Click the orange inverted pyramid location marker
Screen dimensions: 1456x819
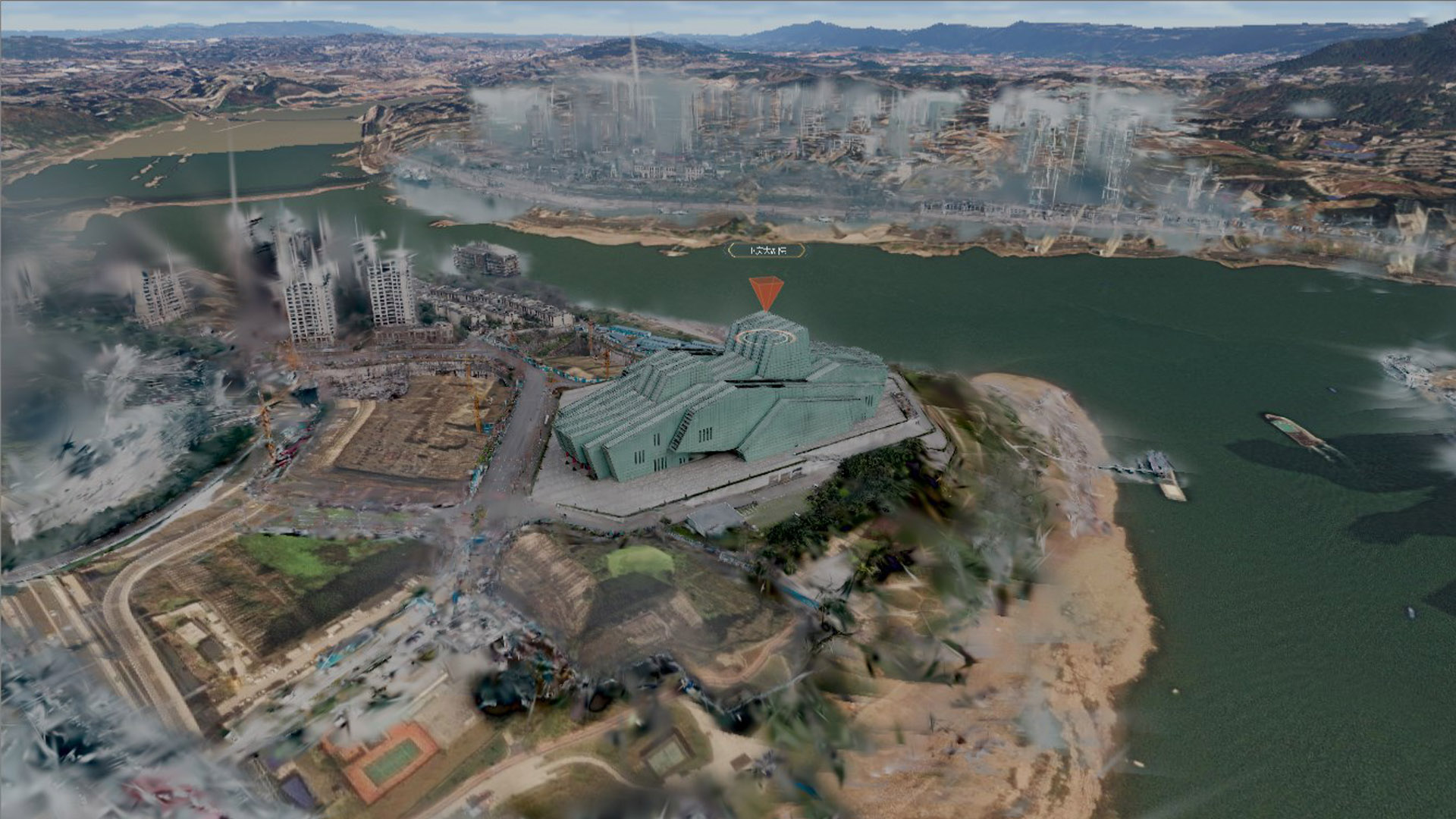tap(766, 293)
